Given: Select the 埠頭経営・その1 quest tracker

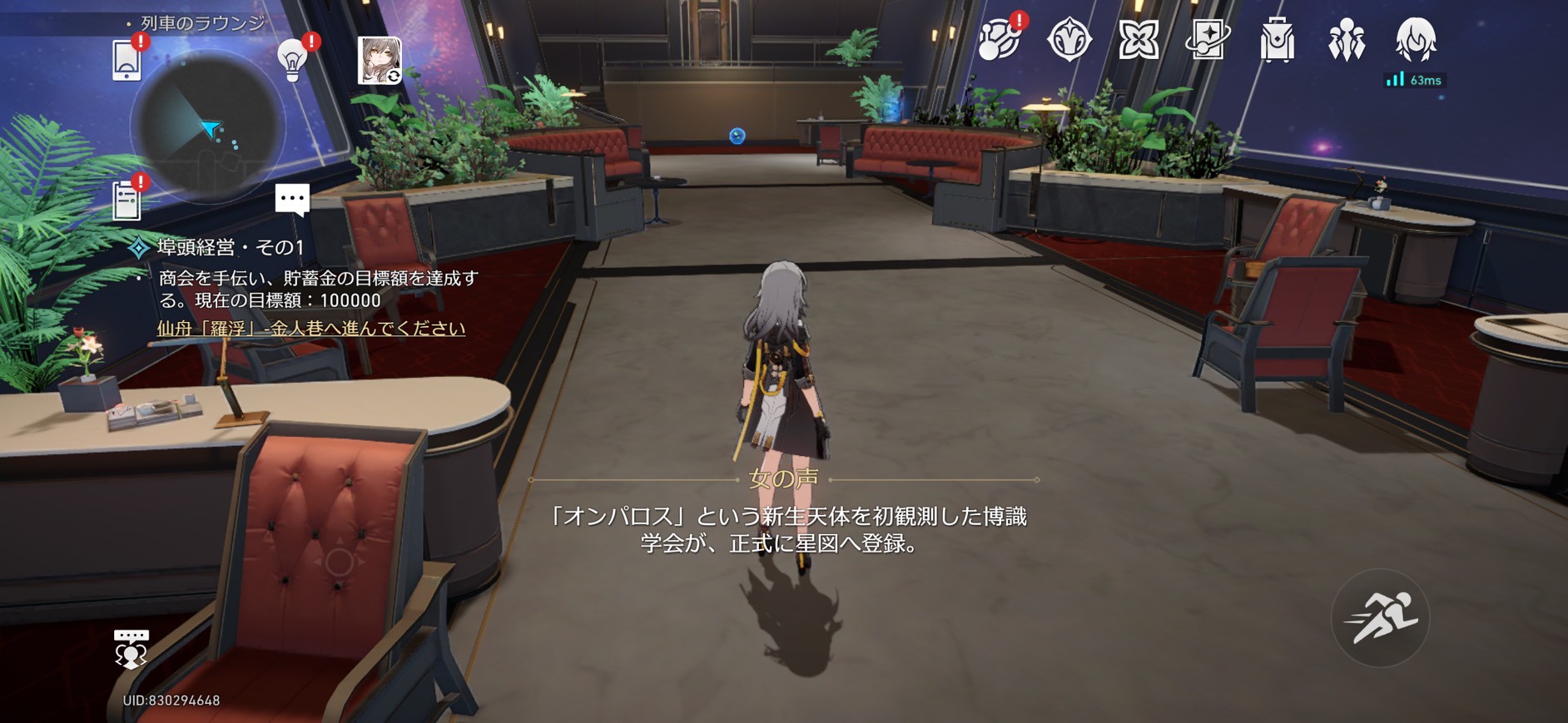Looking at the screenshot, I should point(231,247).
